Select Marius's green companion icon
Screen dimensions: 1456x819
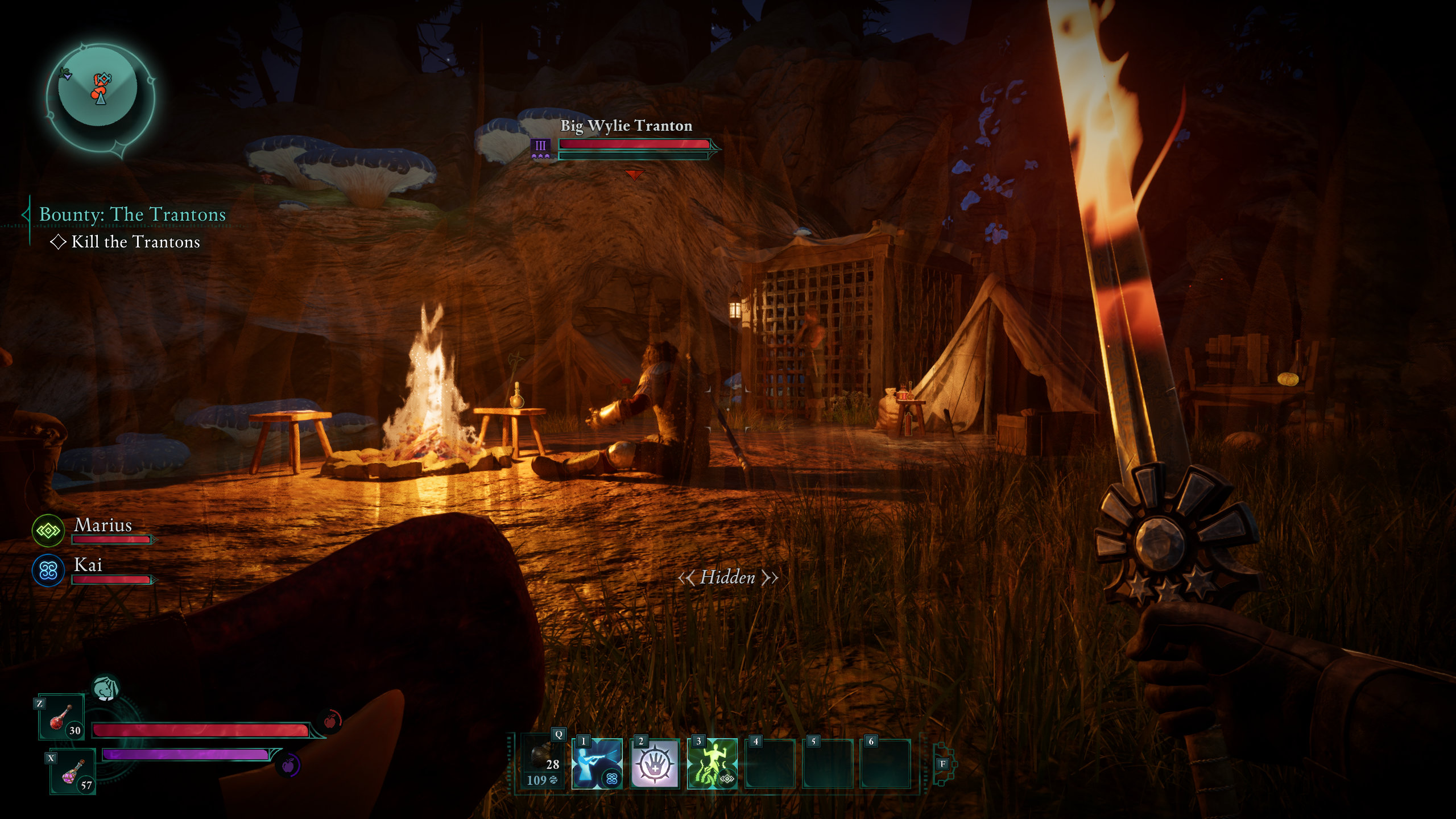pyautogui.click(x=48, y=531)
